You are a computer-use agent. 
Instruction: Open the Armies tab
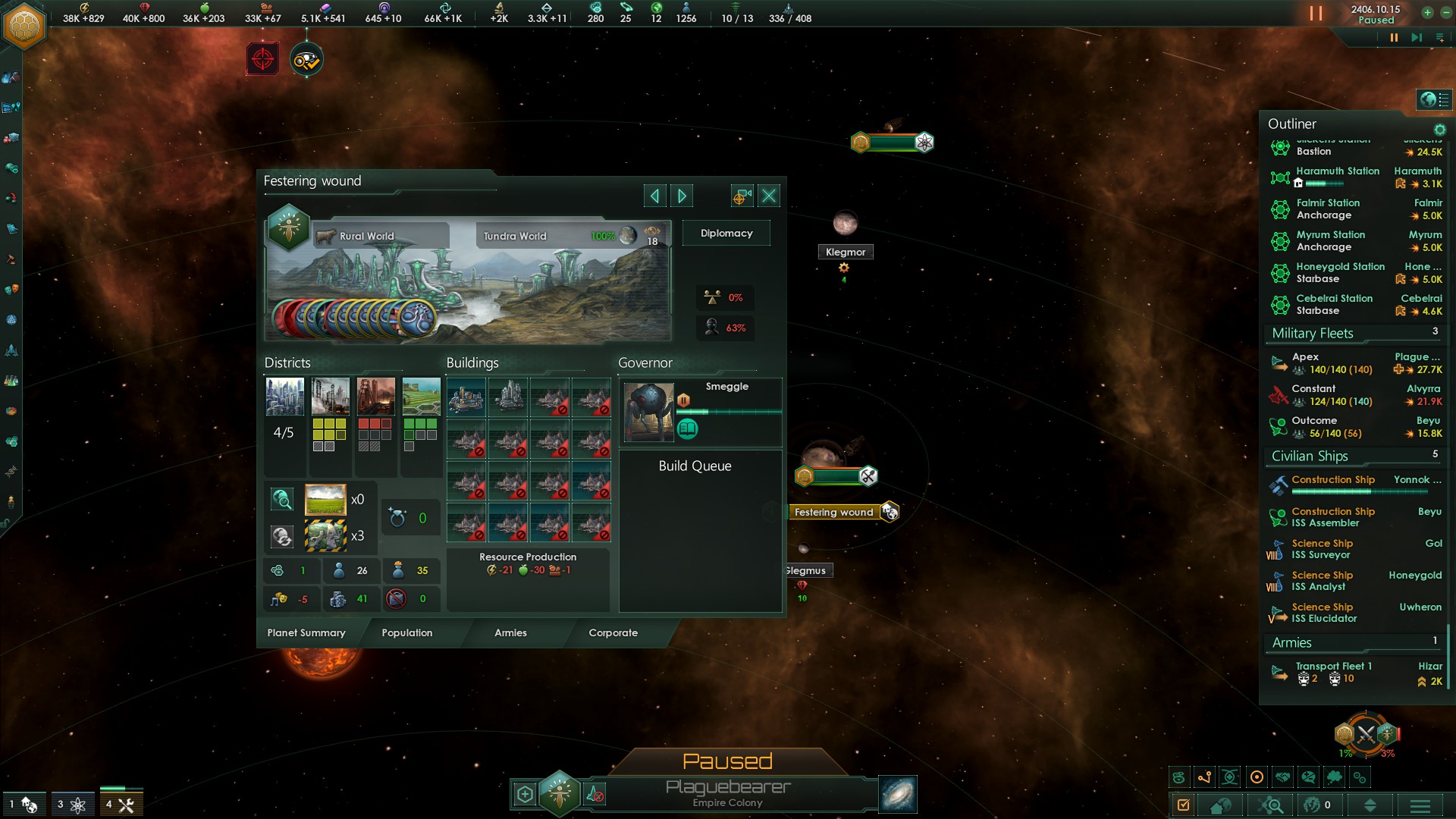tap(510, 633)
